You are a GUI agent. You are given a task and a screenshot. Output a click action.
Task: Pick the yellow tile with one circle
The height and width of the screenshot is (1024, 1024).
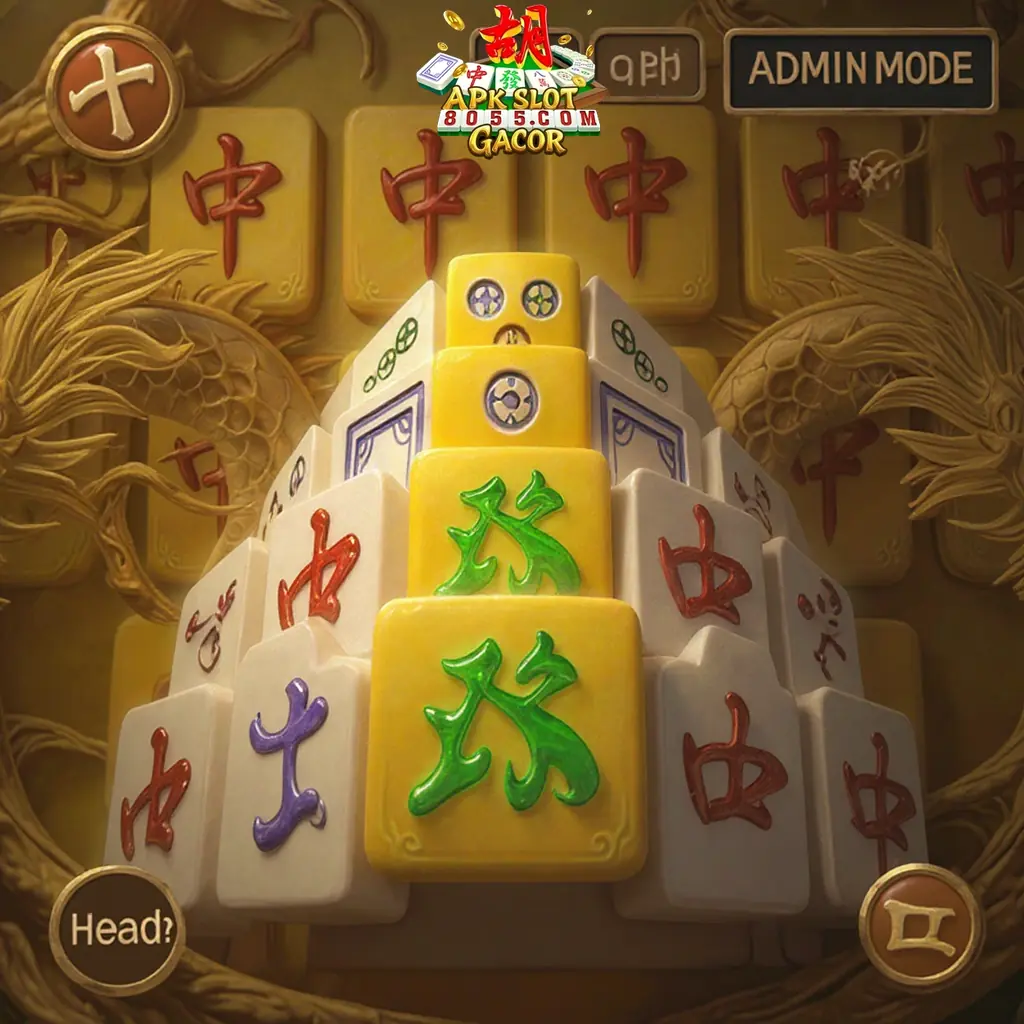[x=510, y=397]
